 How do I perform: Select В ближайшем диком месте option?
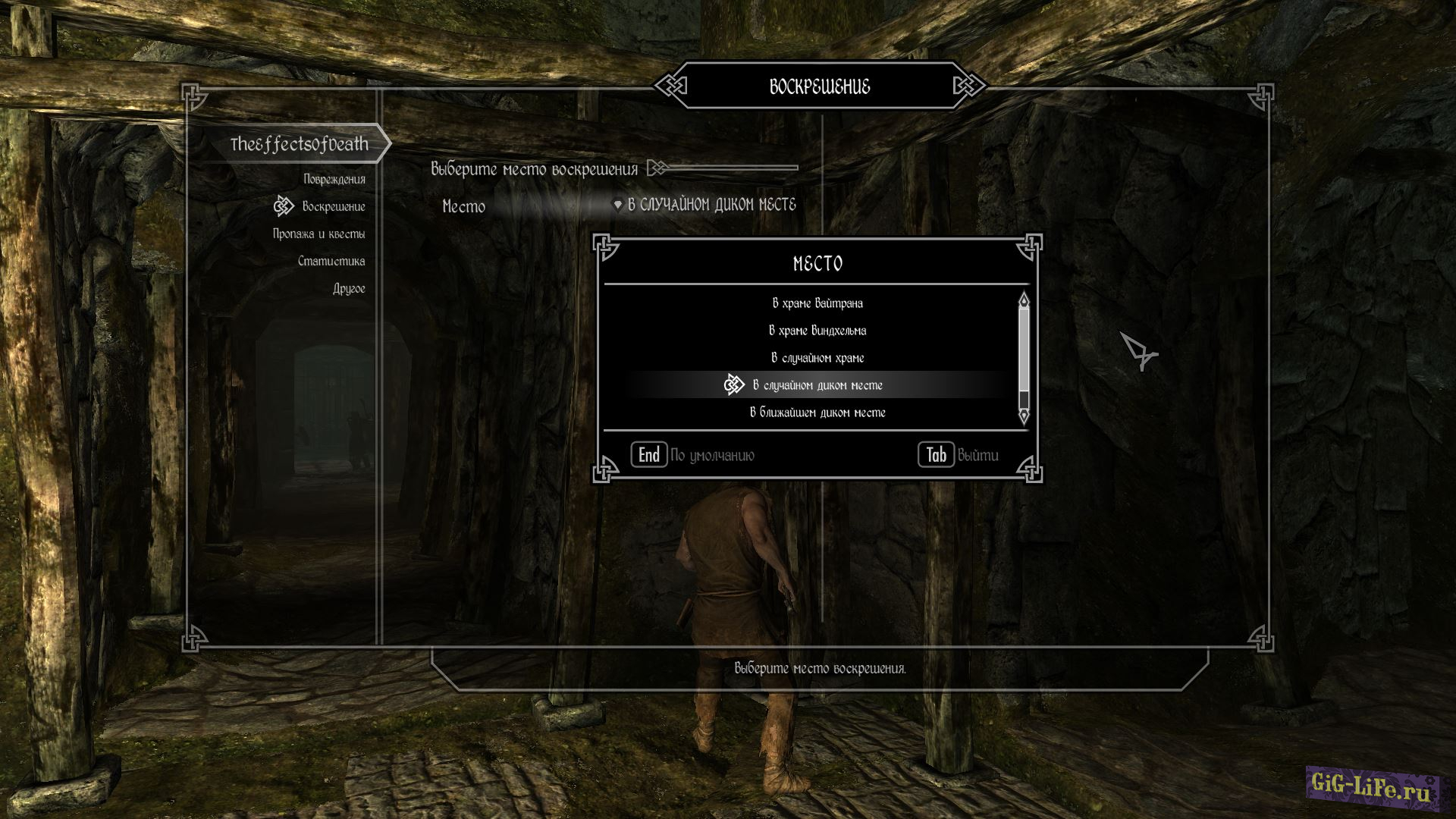pos(817,413)
